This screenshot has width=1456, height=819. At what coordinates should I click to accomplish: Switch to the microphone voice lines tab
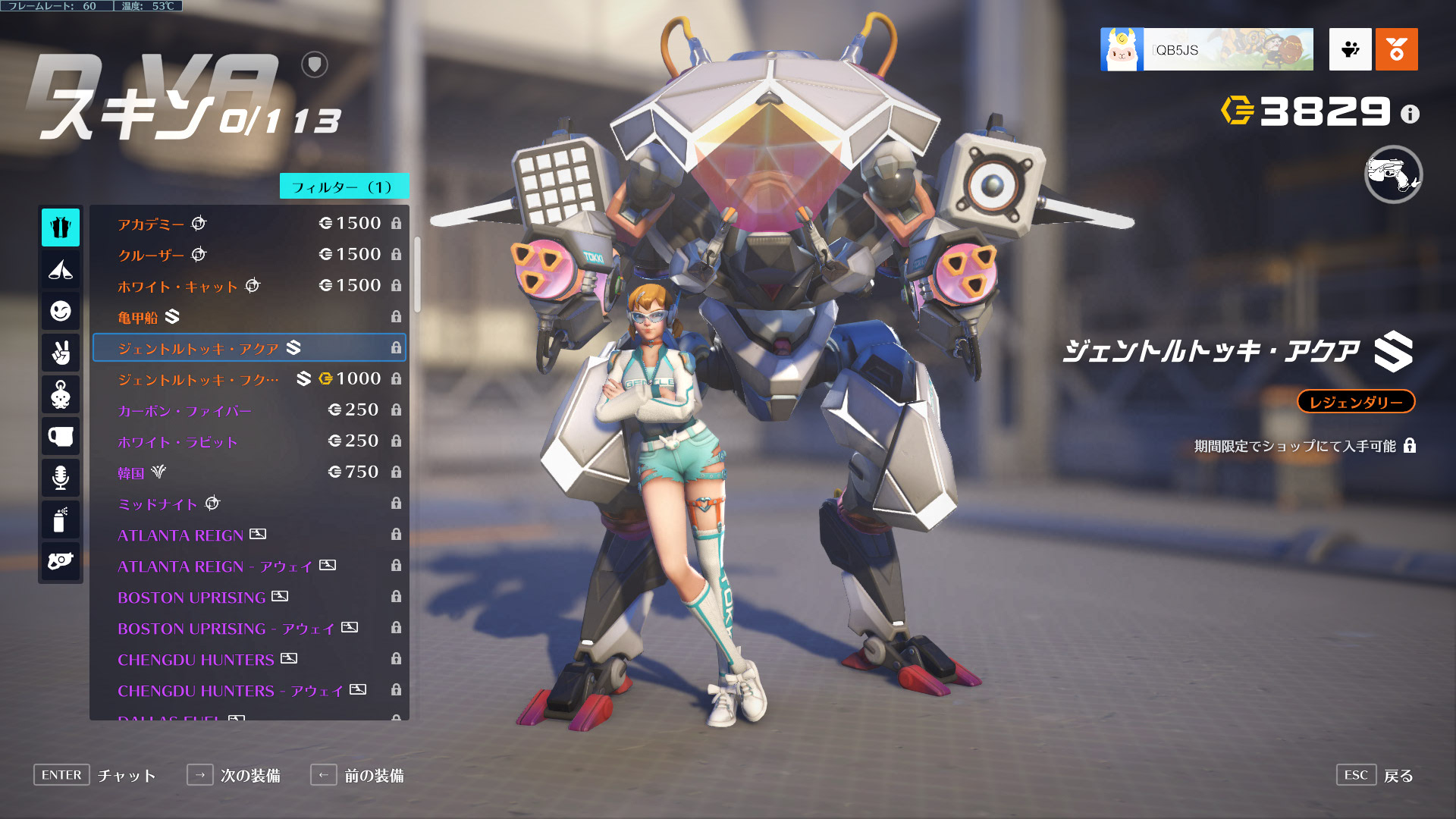61,478
